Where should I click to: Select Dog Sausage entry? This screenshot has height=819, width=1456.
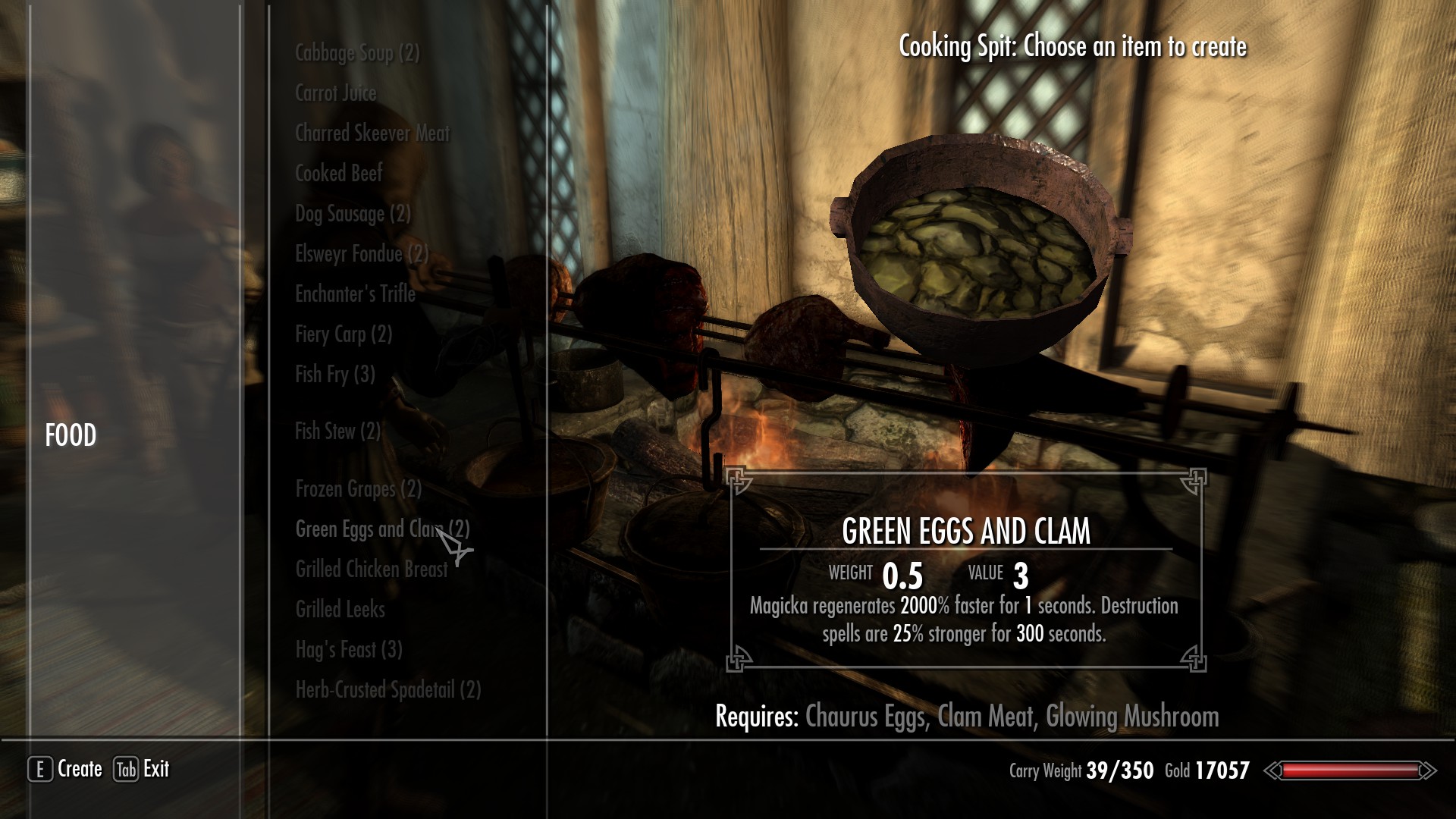(x=353, y=214)
